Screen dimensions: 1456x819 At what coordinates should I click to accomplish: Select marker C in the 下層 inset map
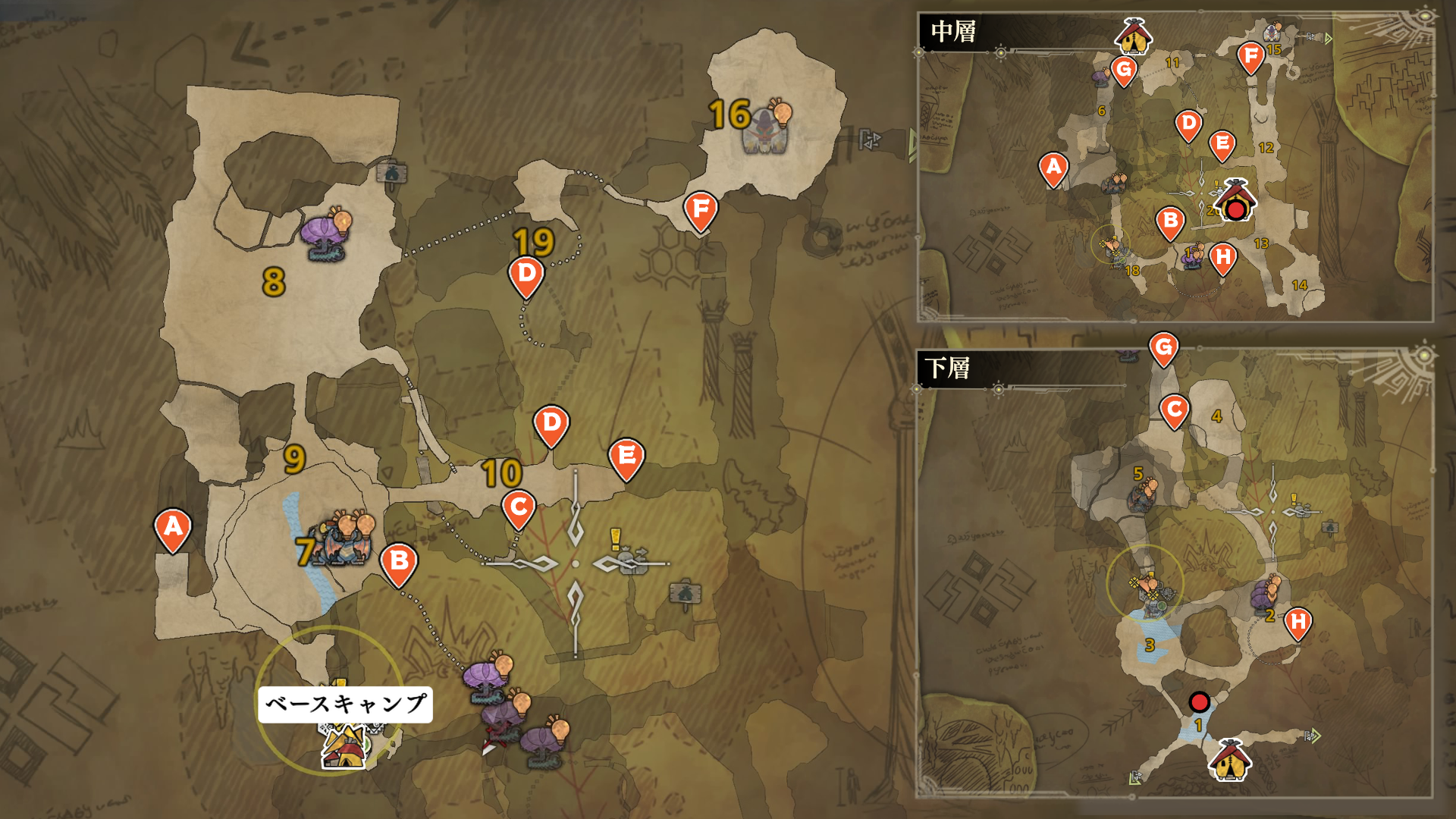1175,410
